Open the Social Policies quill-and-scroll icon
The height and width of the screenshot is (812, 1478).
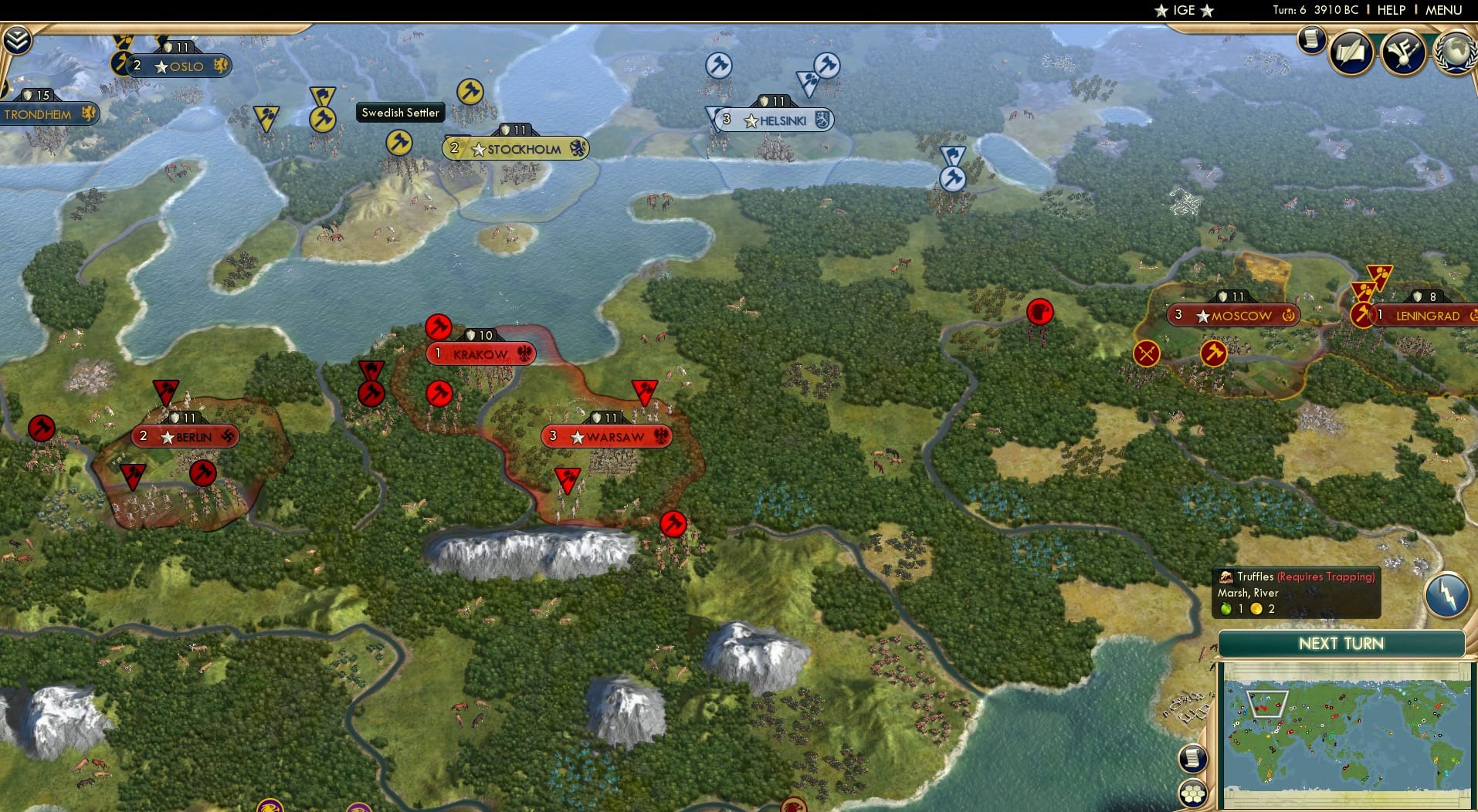point(1351,52)
